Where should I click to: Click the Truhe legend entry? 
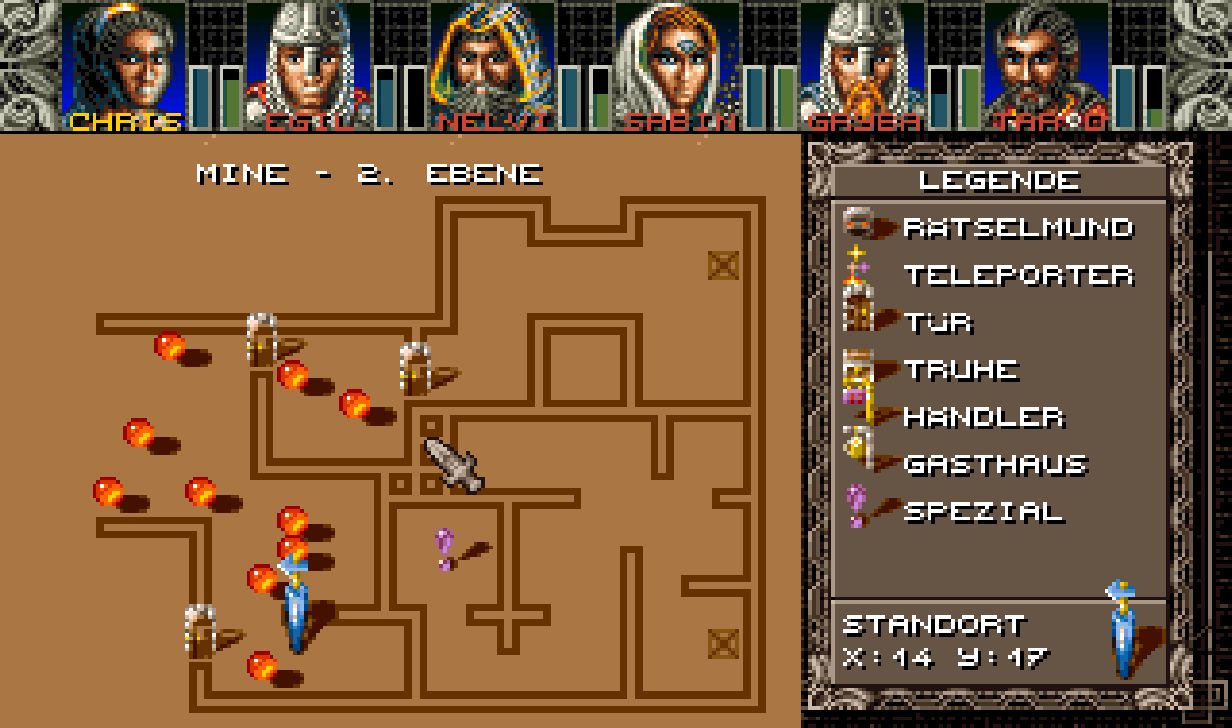pos(960,370)
